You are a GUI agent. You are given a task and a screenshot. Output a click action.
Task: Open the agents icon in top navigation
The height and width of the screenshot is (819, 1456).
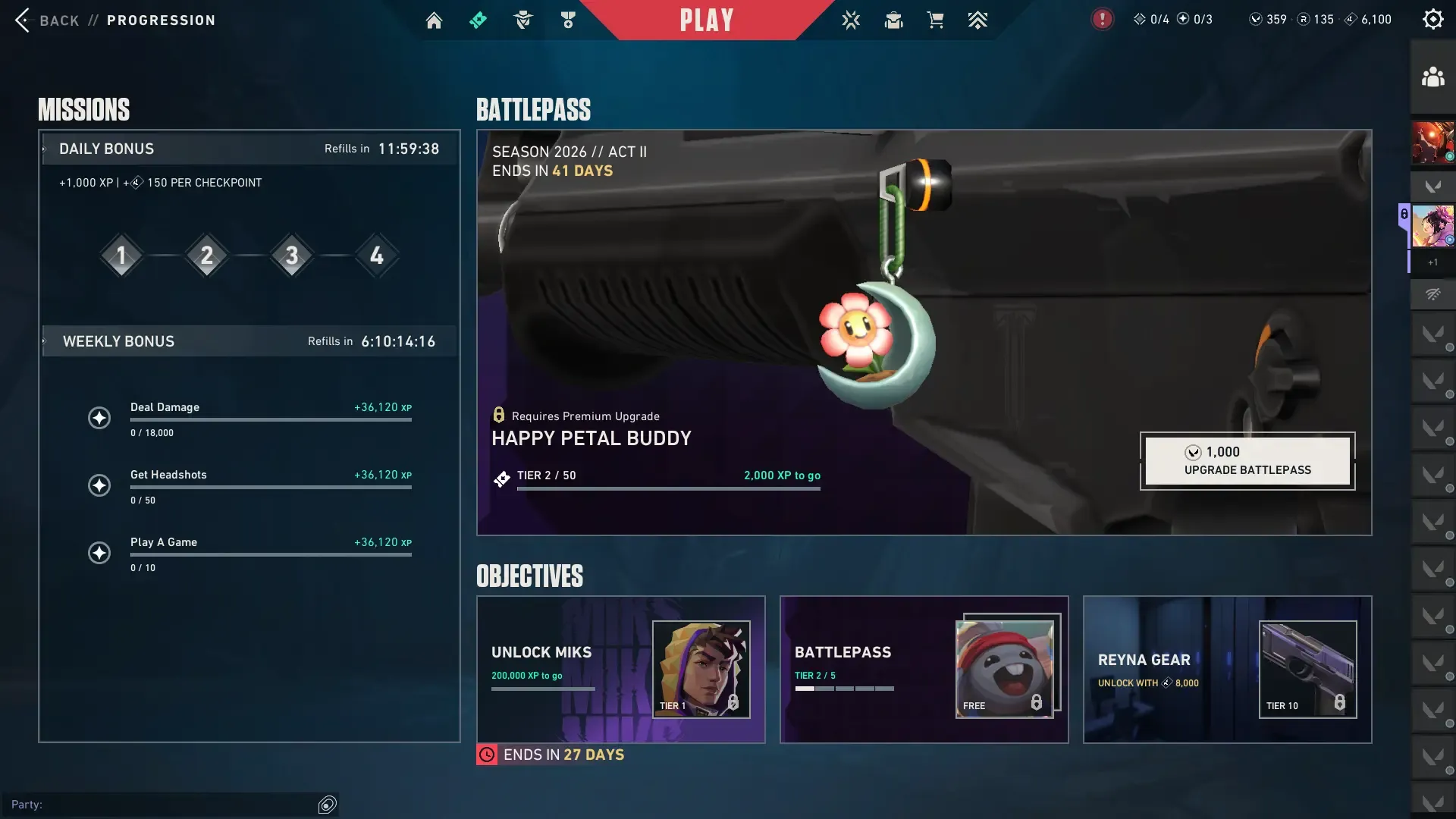[x=523, y=20]
